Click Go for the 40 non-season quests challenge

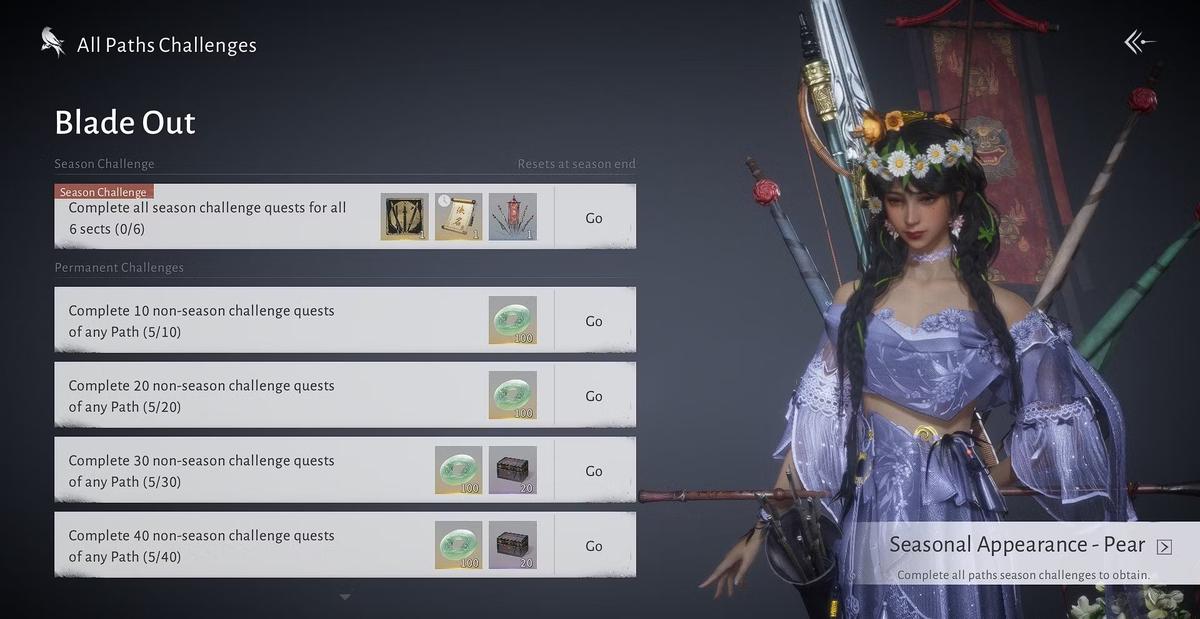(594, 546)
